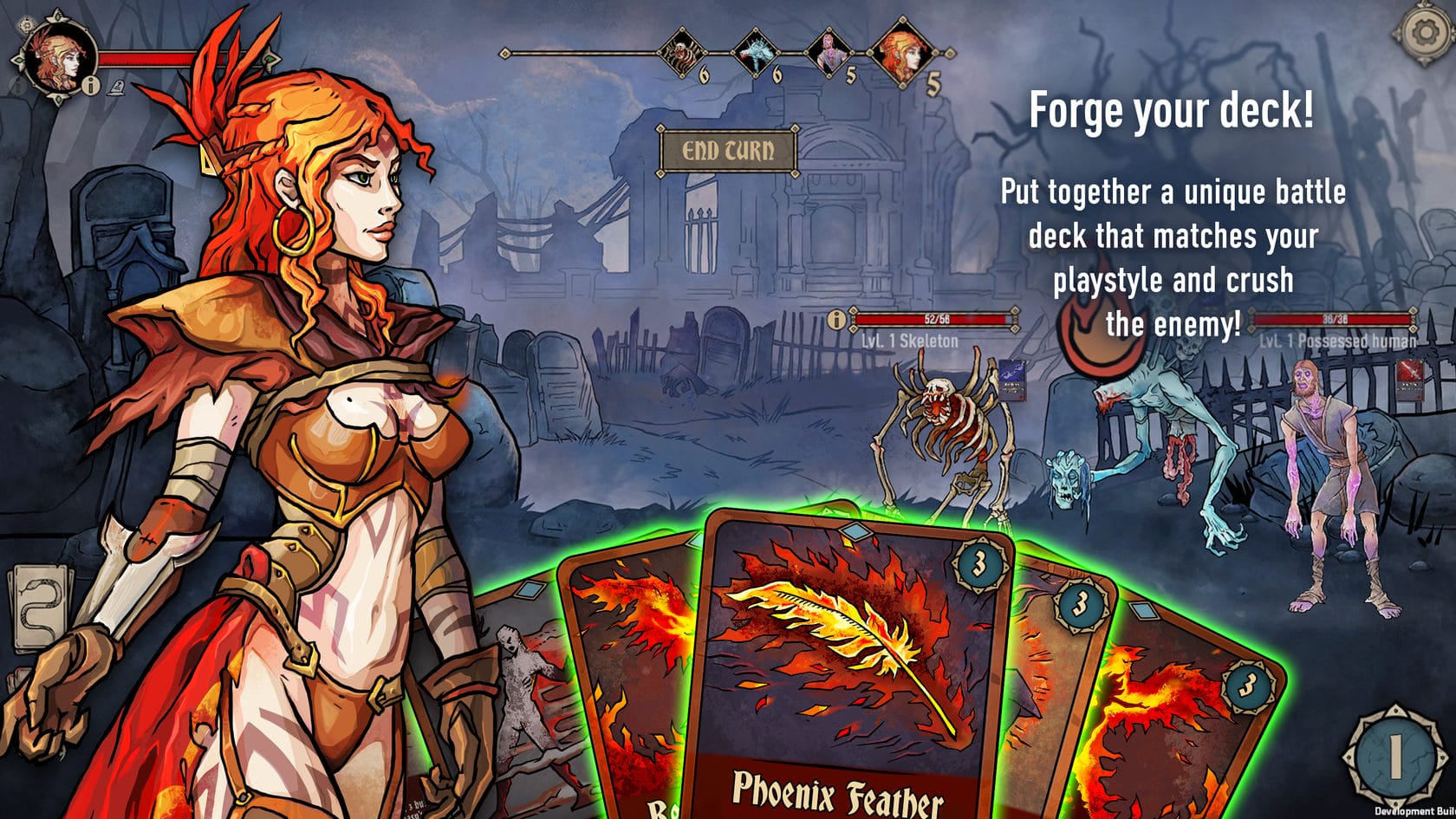View info for the Lvl. 1 Skeleton

pyautogui.click(x=835, y=320)
